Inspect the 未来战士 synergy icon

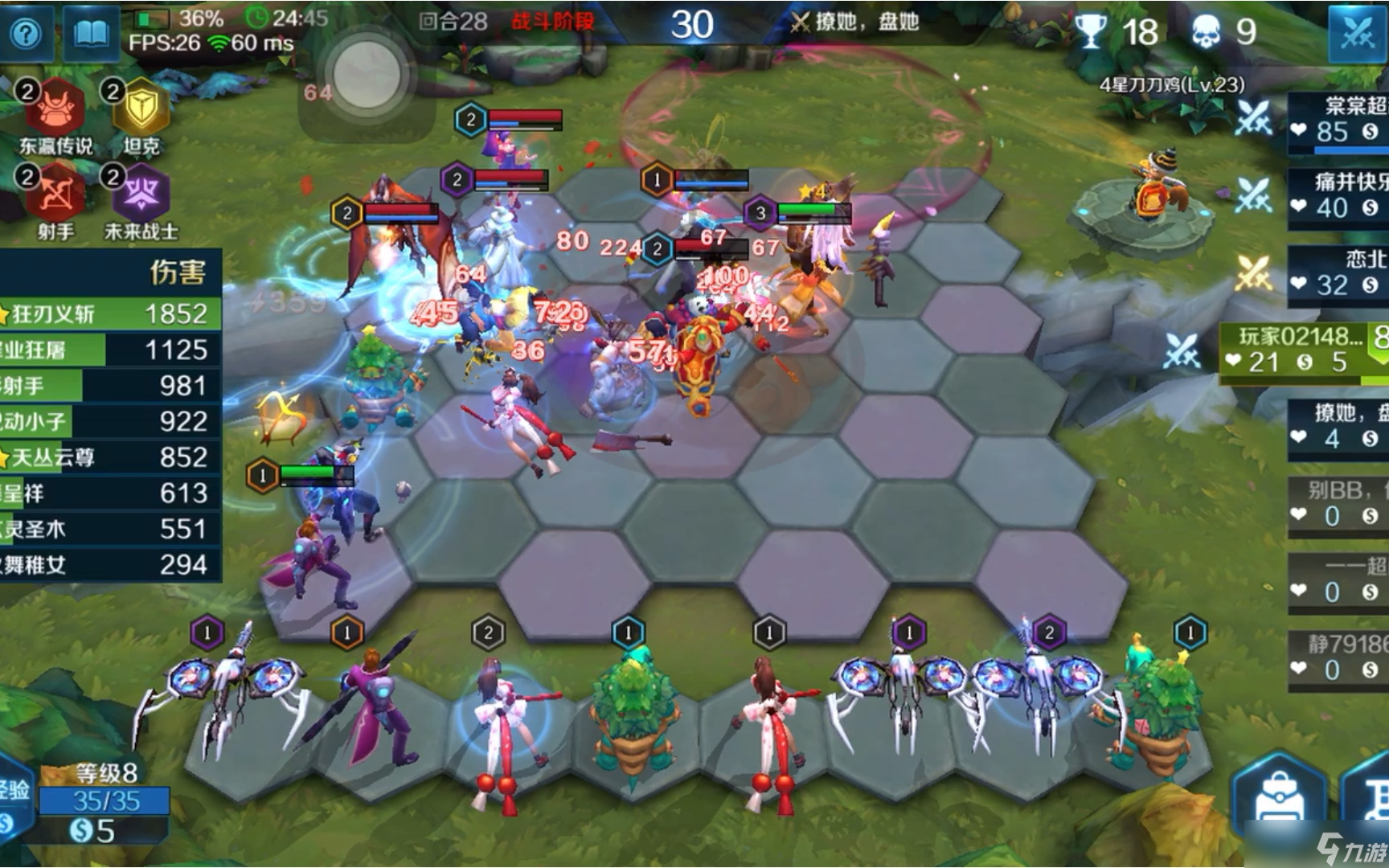(x=141, y=194)
